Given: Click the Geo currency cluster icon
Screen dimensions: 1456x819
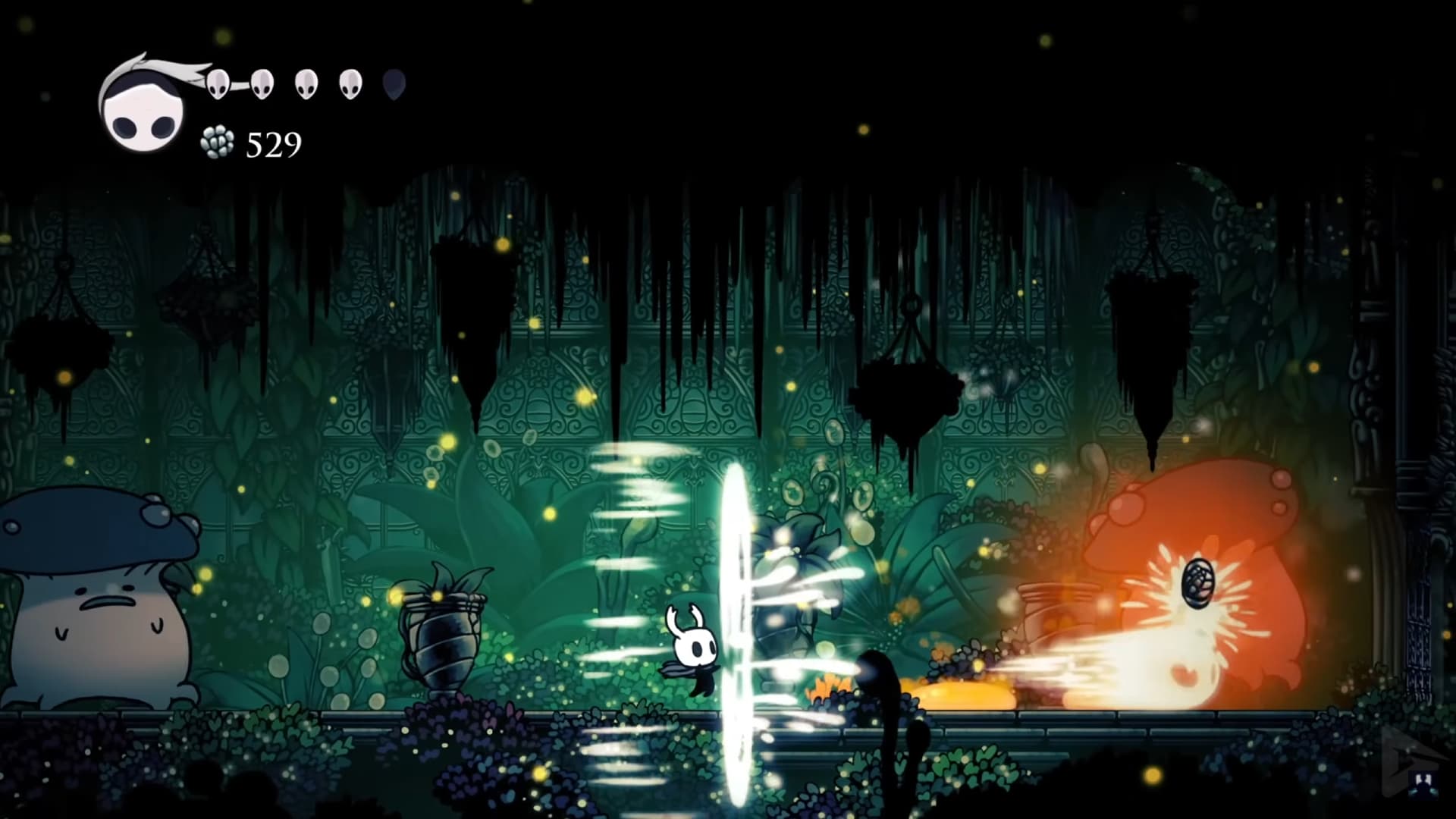Looking at the screenshot, I should [x=218, y=141].
